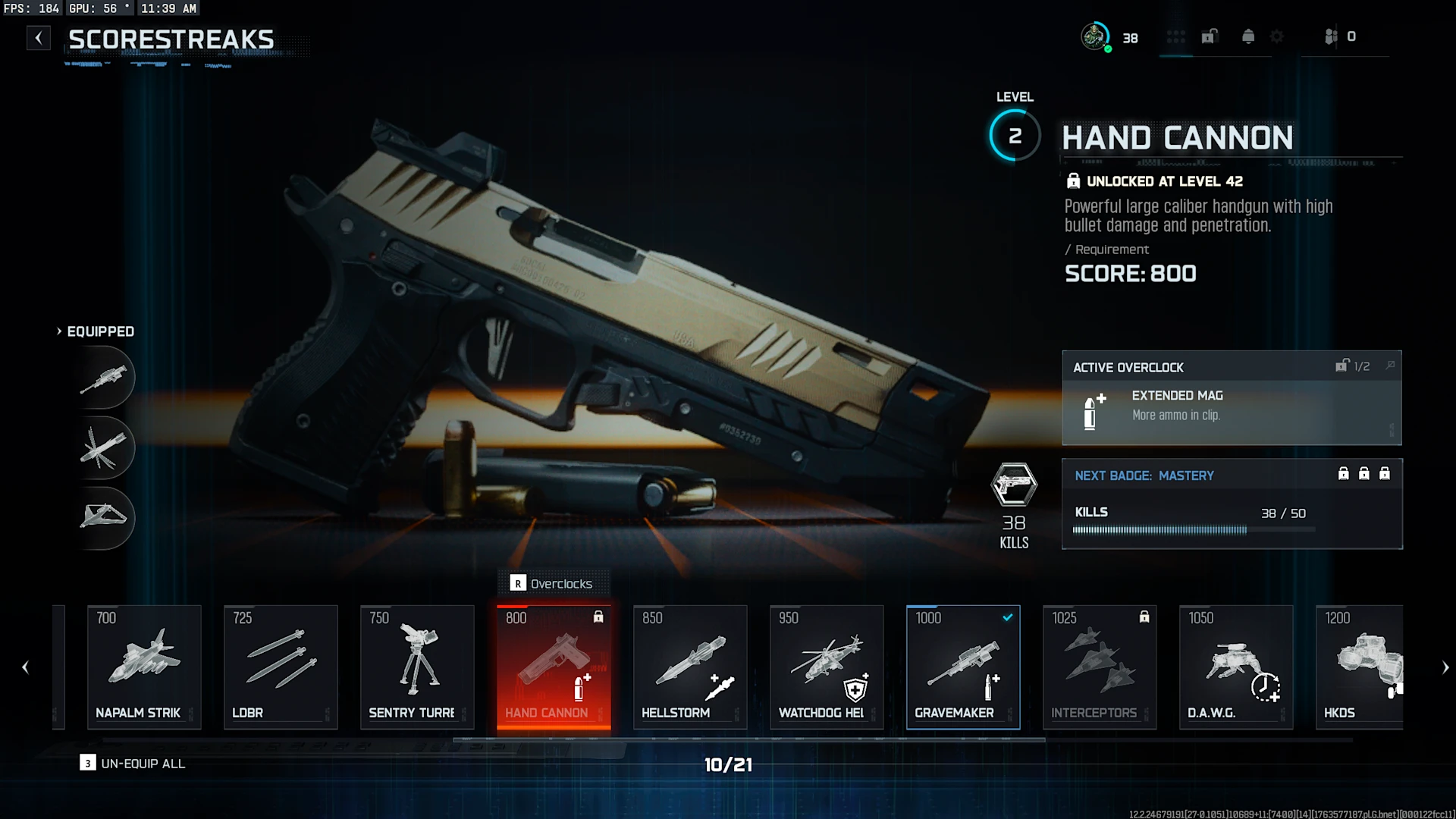Choose the D.A.W.G. scorestreak tile
Screen dimensions: 1456x819
[1236, 667]
